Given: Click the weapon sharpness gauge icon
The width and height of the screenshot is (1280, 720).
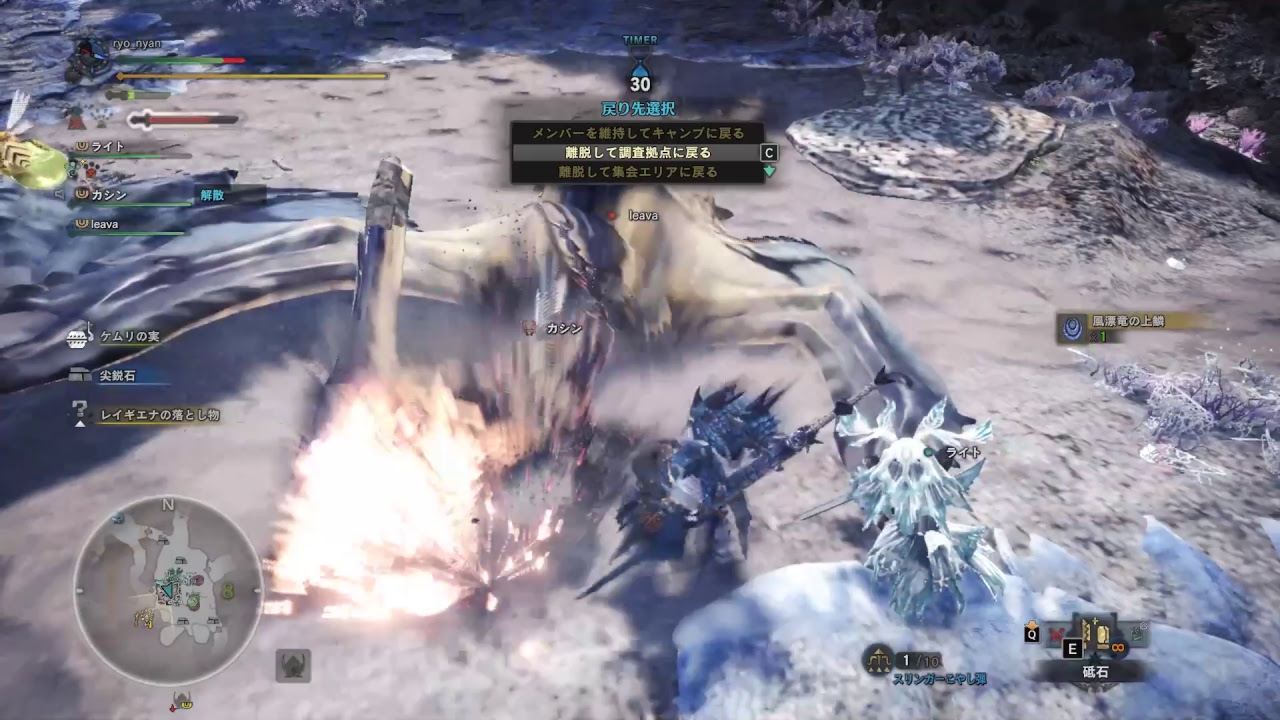Looking at the screenshot, I should pyautogui.click(x=142, y=119).
